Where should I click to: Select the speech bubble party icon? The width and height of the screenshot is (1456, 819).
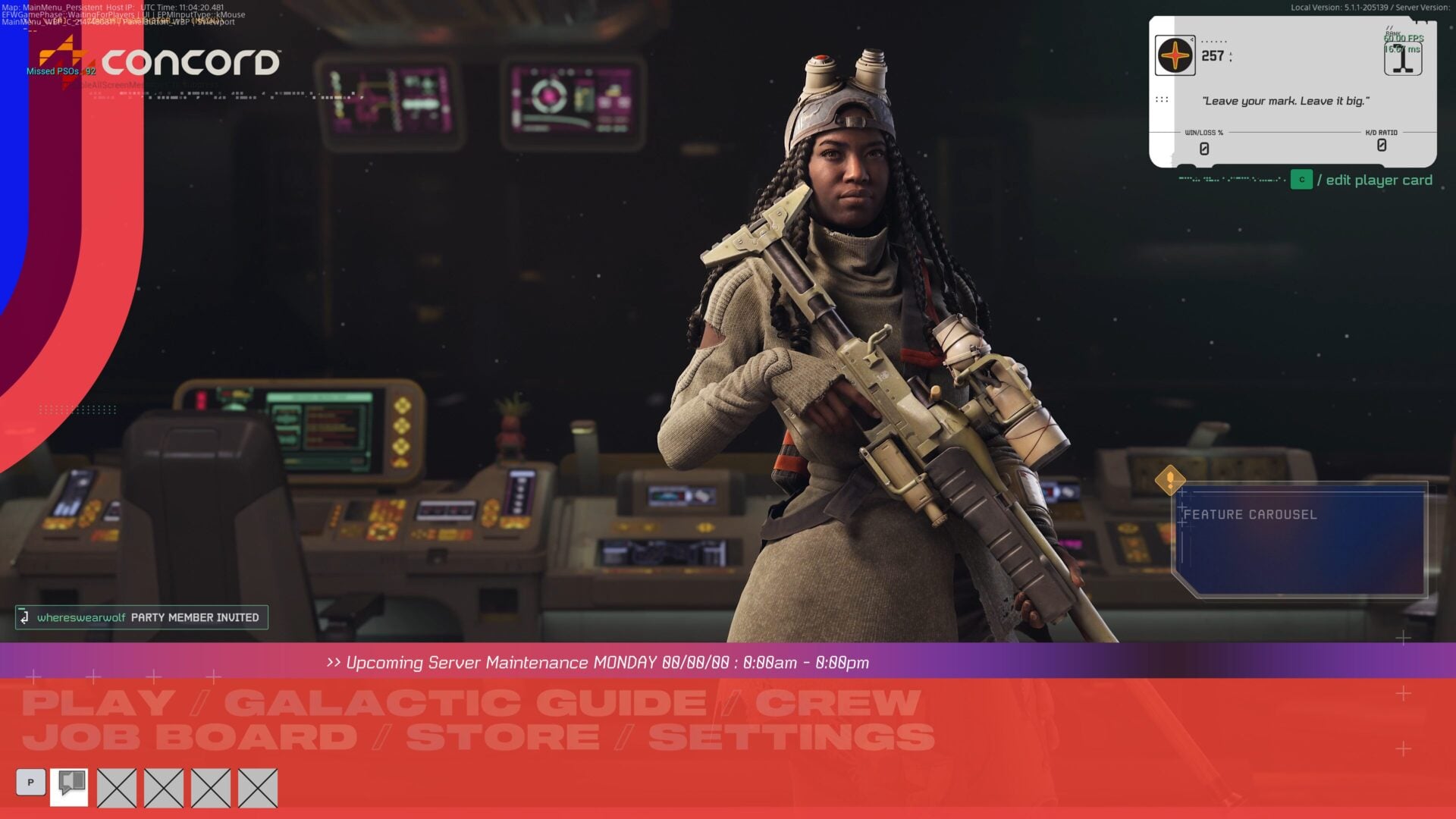coord(69,786)
